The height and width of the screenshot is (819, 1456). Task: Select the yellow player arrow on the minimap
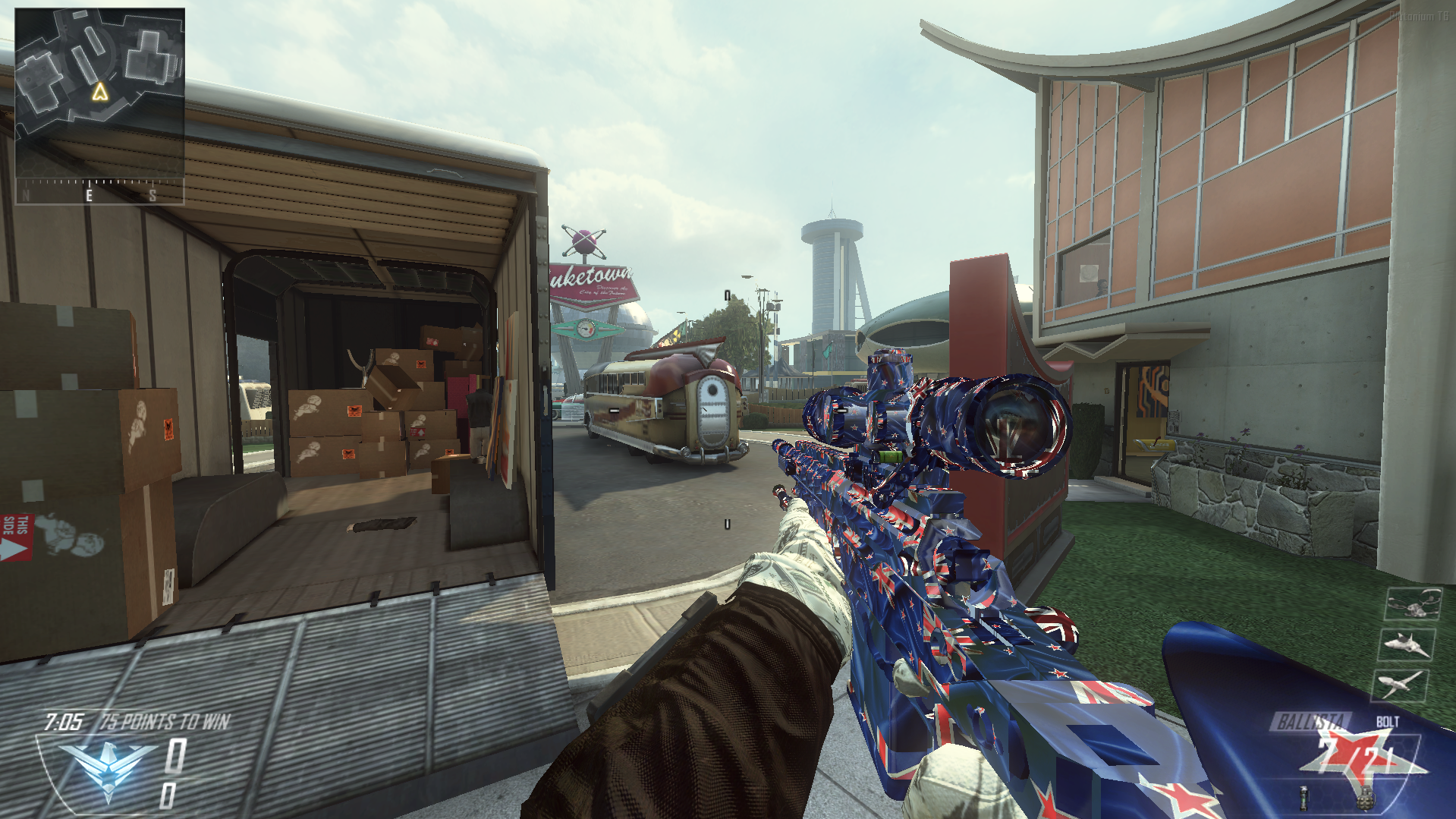(x=99, y=92)
